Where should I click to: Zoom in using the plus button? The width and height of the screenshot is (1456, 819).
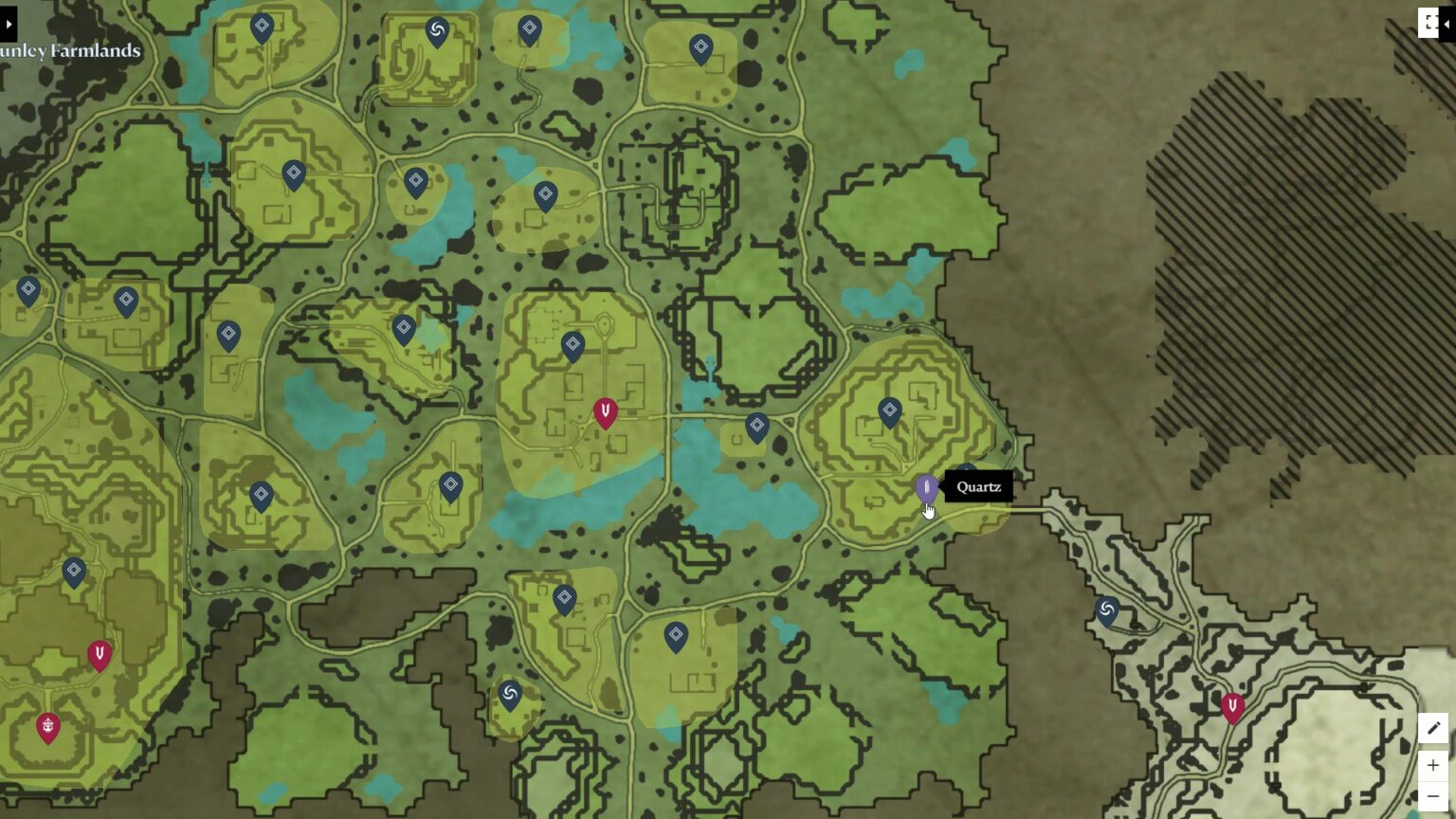tap(1433, 766)
